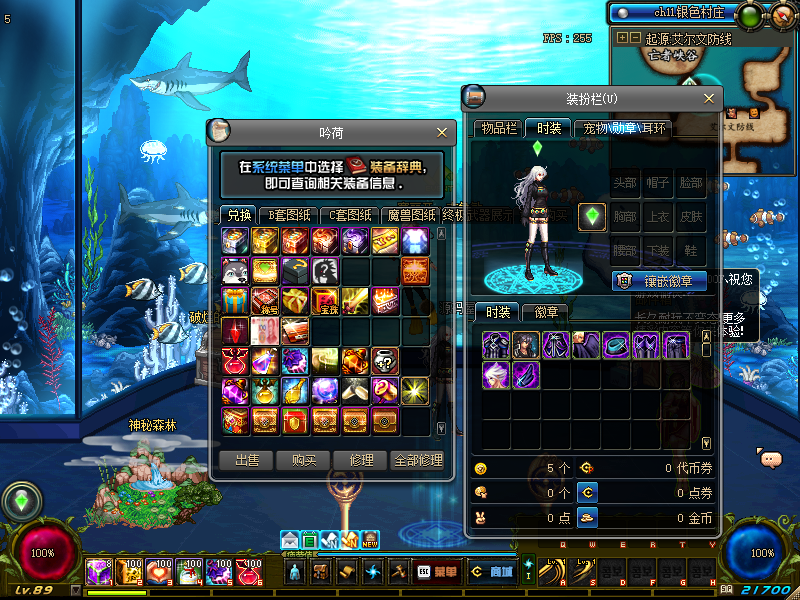Close the 吟荷 shop window
Screen dimensions: 800x600
pyautogui.click(x=442, y=132)
